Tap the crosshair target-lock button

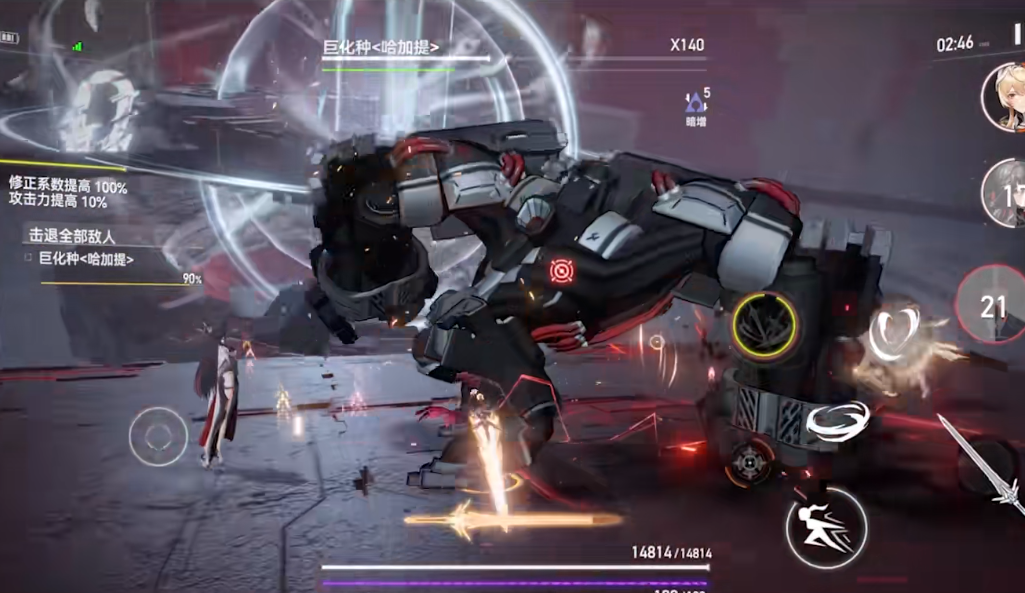pyautogui.click(x=750, y=461)
